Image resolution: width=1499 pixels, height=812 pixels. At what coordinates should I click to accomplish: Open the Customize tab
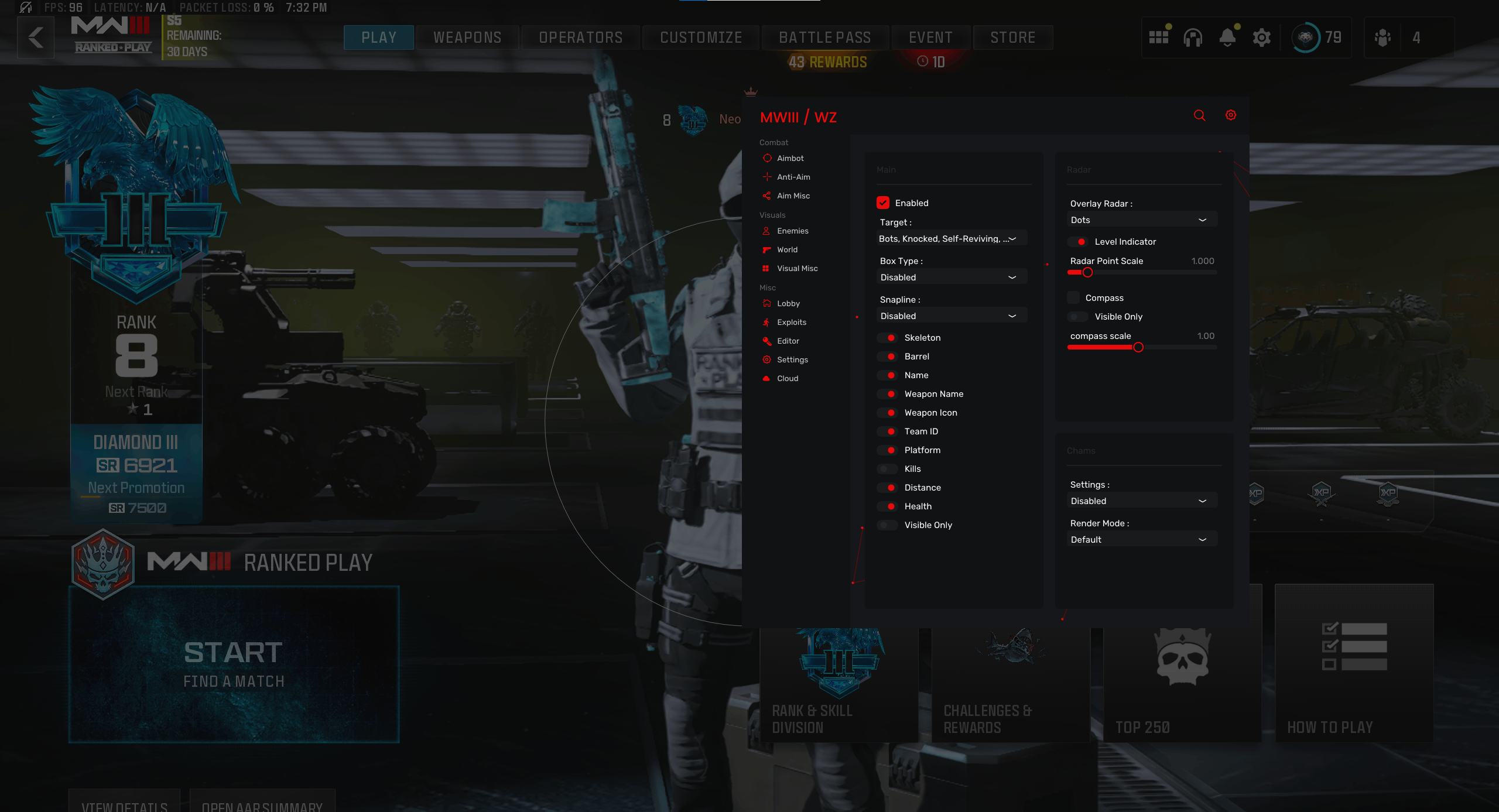(x=701, y=37)
